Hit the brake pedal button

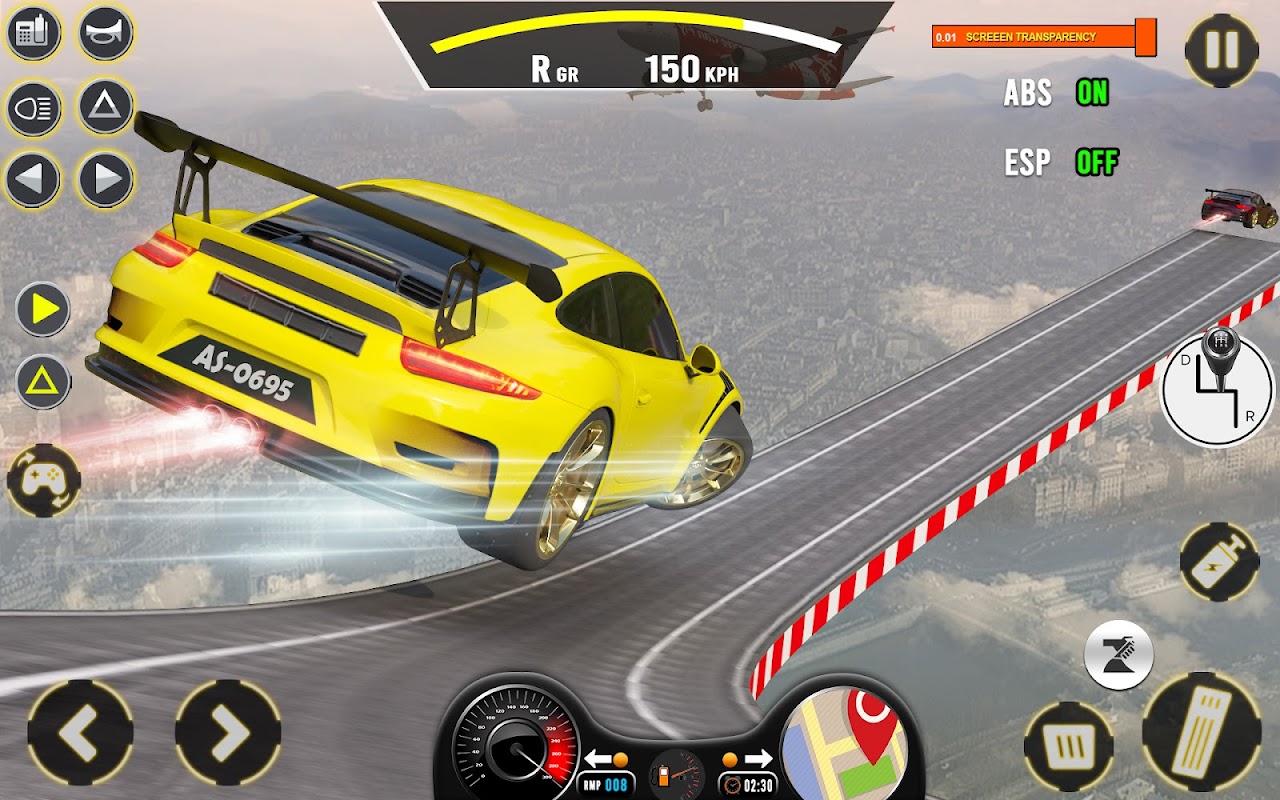(x=1069, y=746)
